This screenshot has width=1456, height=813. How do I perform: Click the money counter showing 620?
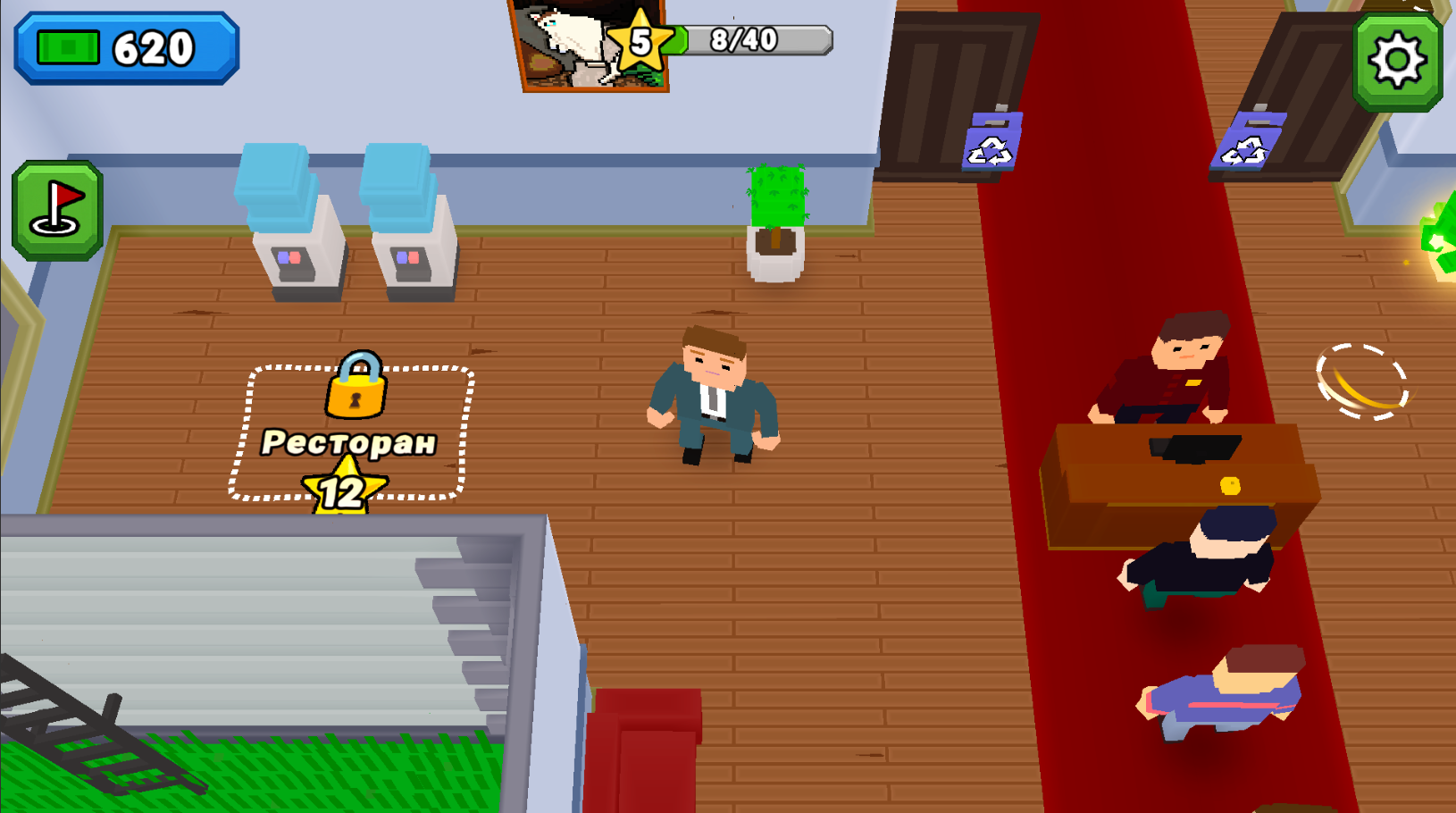click(x=125, y=46)
